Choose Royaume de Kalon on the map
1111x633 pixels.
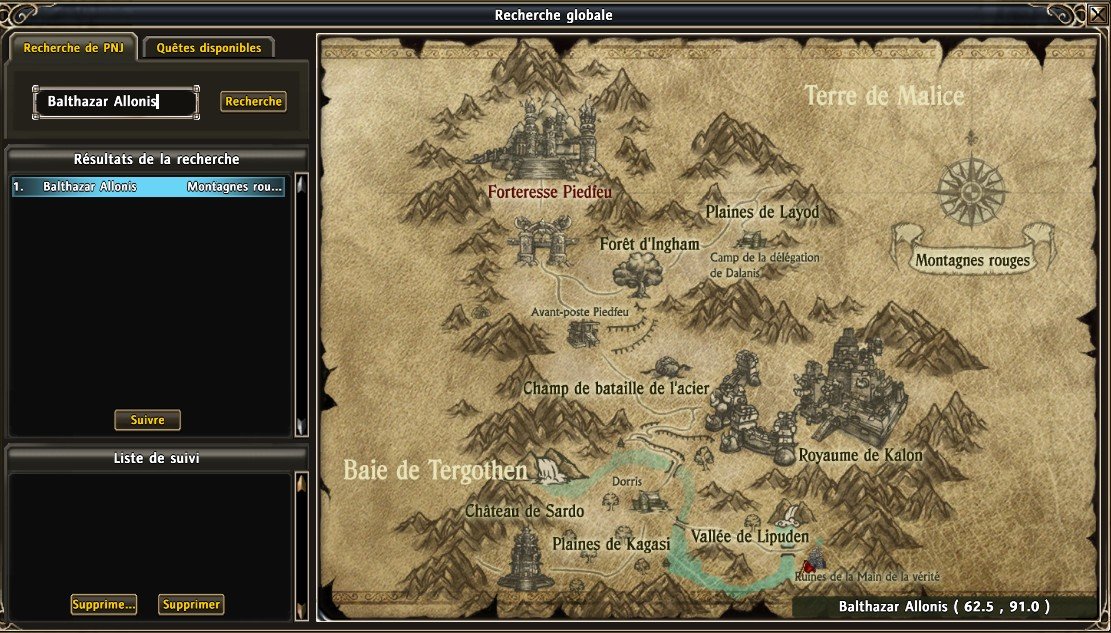click(860, 455)
